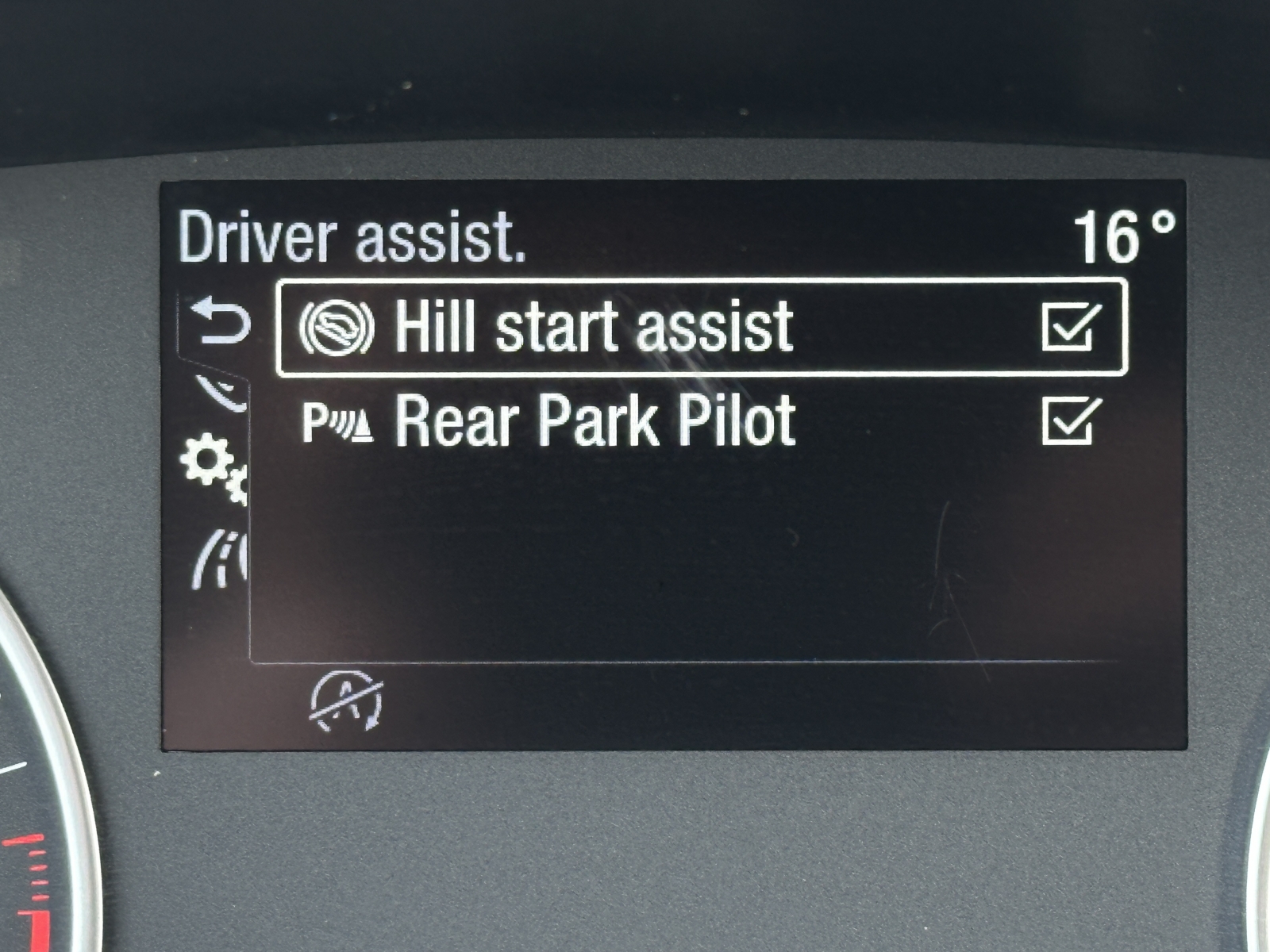Viewport: 1270px width, 952px height.
Task: Open the gears settings tab
Action: [x=213, y=467]
